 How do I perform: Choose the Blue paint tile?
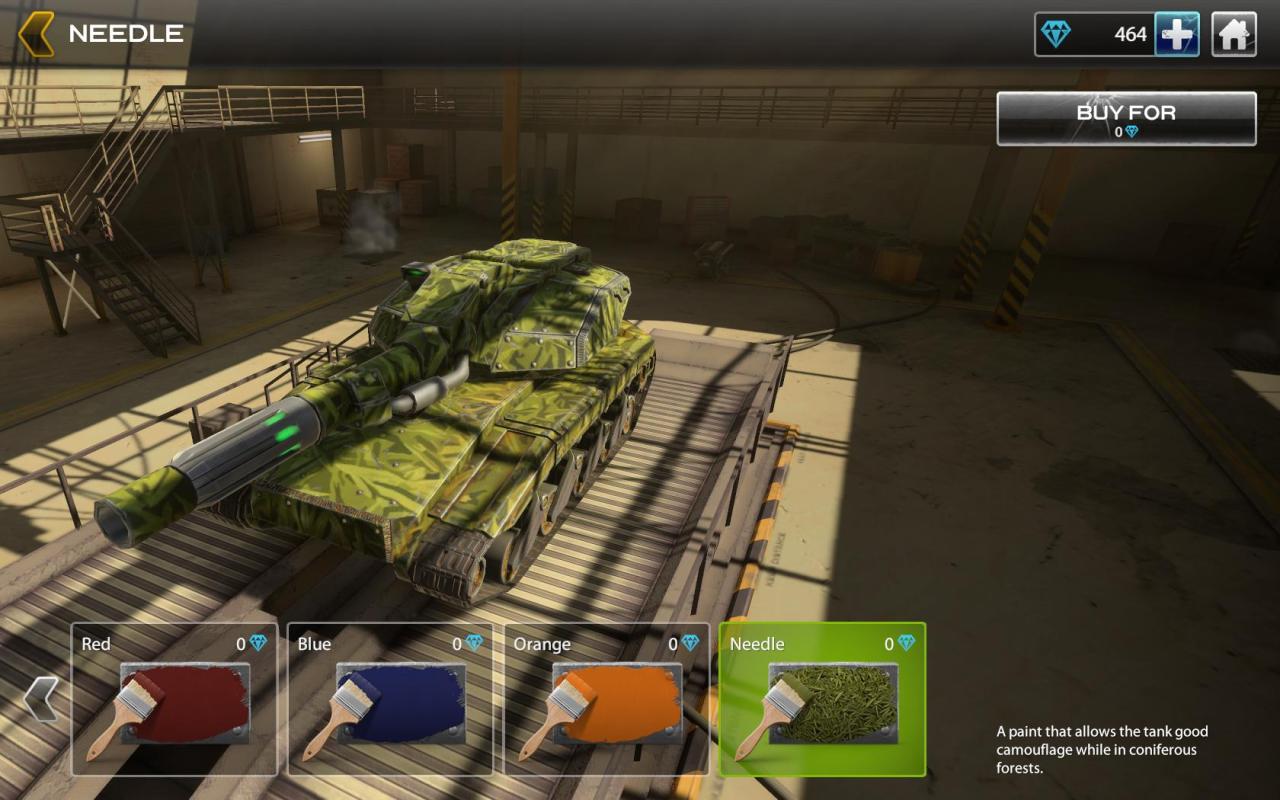pos(390,699)
